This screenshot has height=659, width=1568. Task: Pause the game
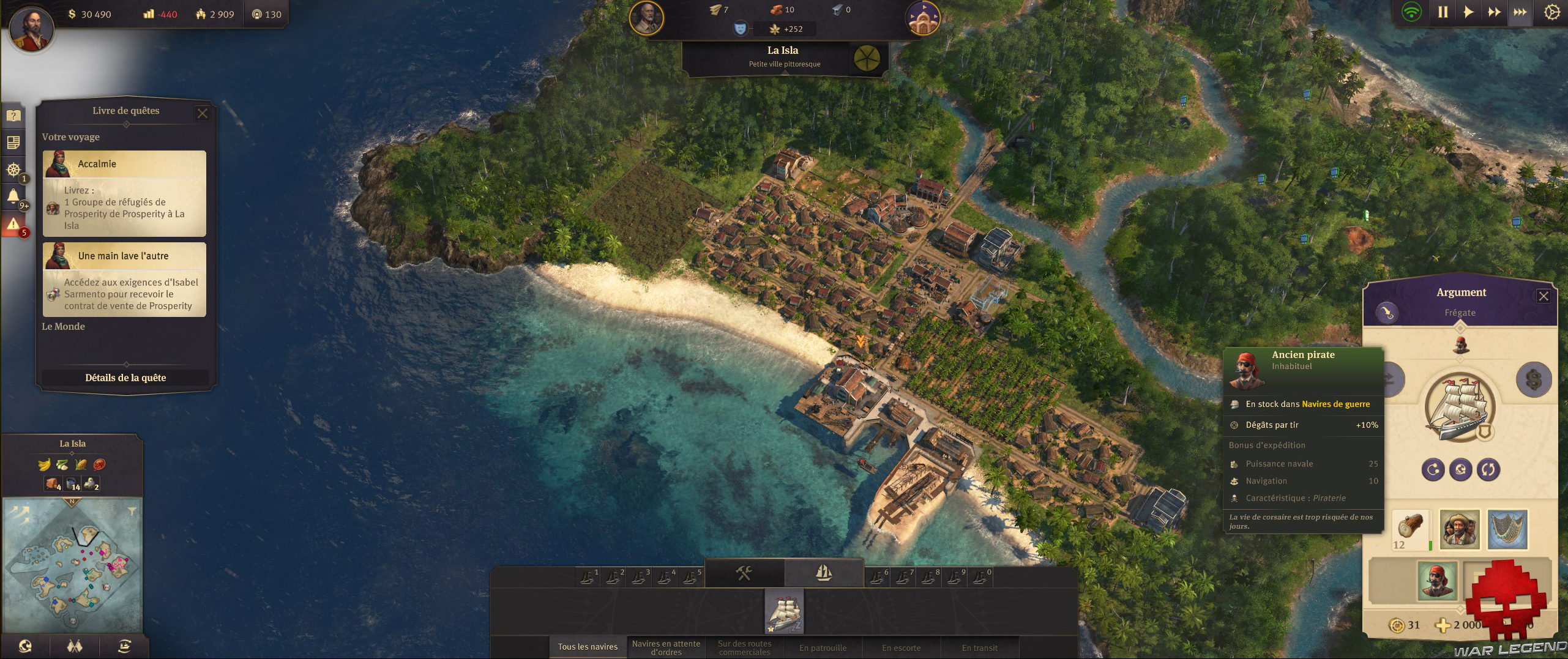pos(1443,12)
